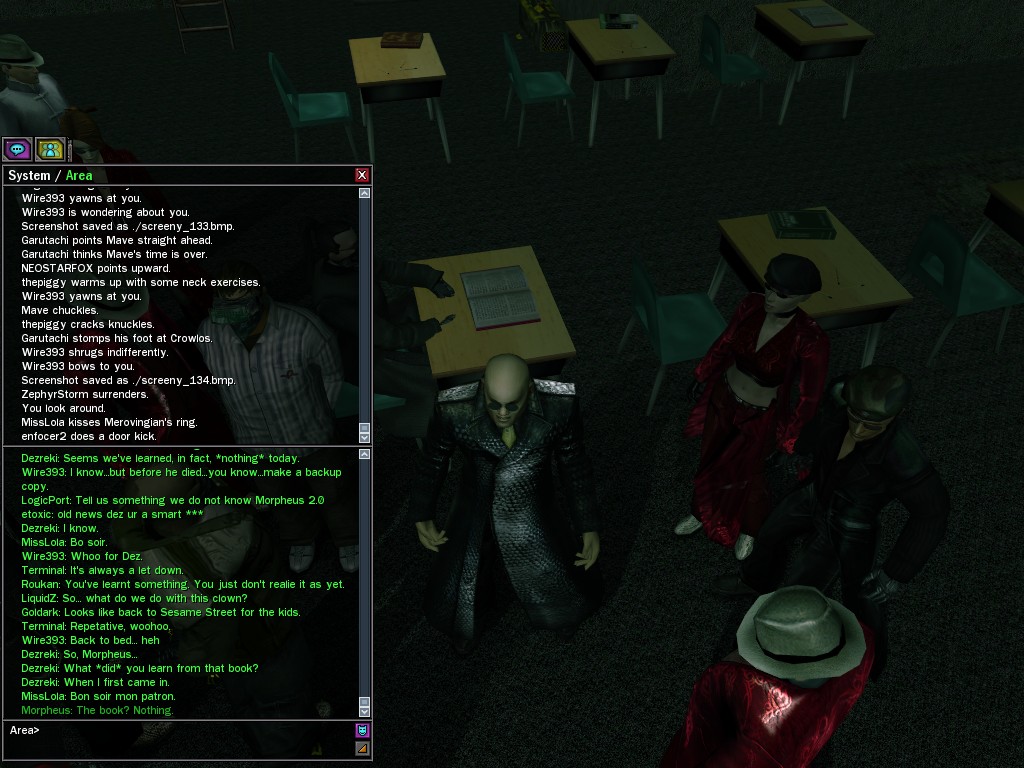Close the System / Area chat window
Image resolution: width=1024 pixels, height=768 pixels.
362,175
